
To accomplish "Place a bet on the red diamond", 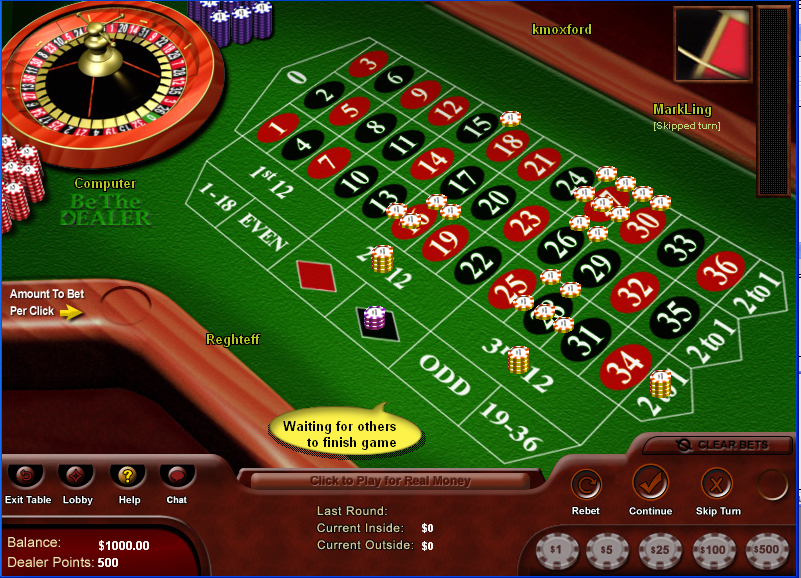I will pos(316,273).
